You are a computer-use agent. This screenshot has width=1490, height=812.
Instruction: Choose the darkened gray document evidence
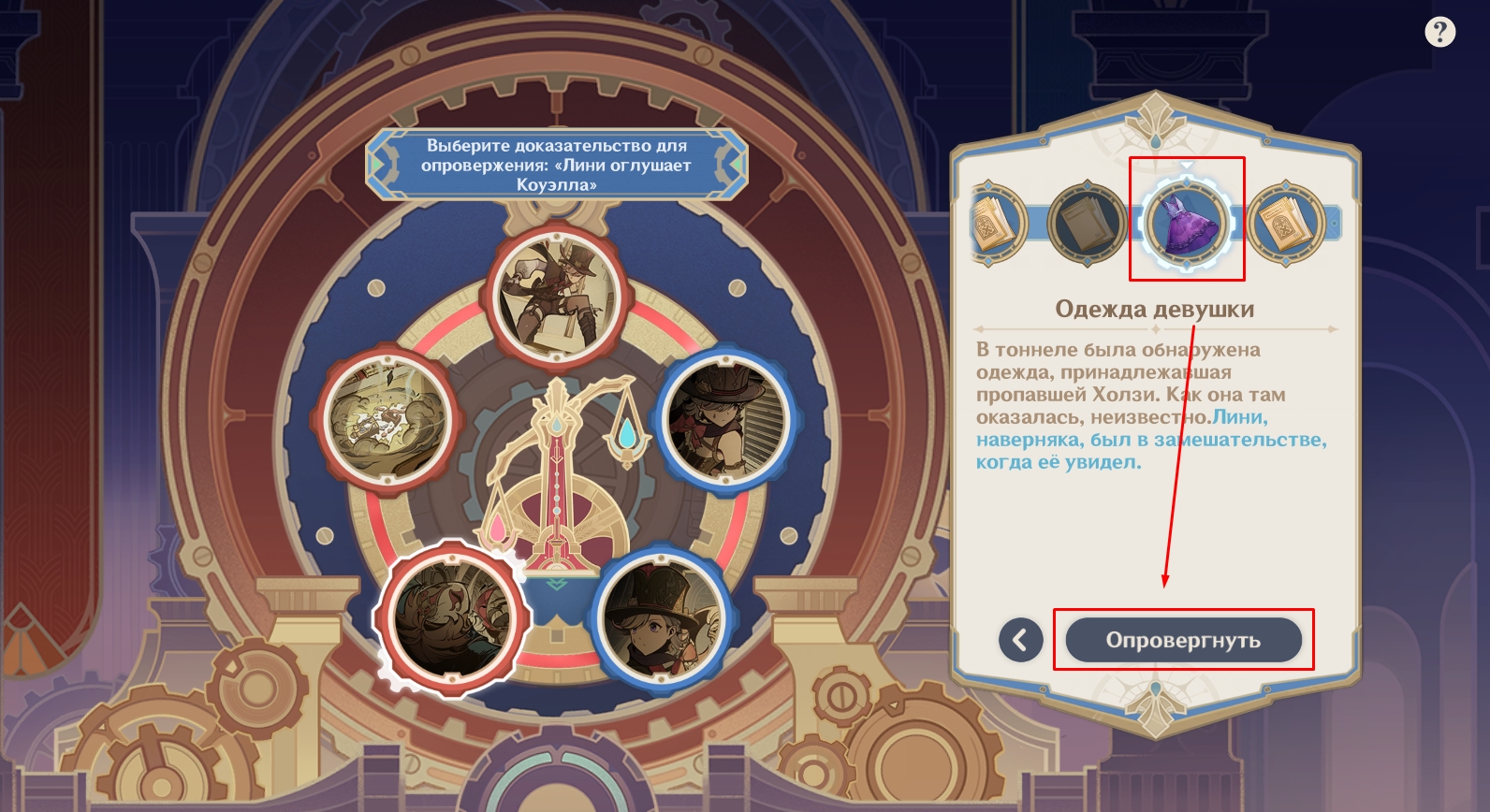[x=1088, y=223]
